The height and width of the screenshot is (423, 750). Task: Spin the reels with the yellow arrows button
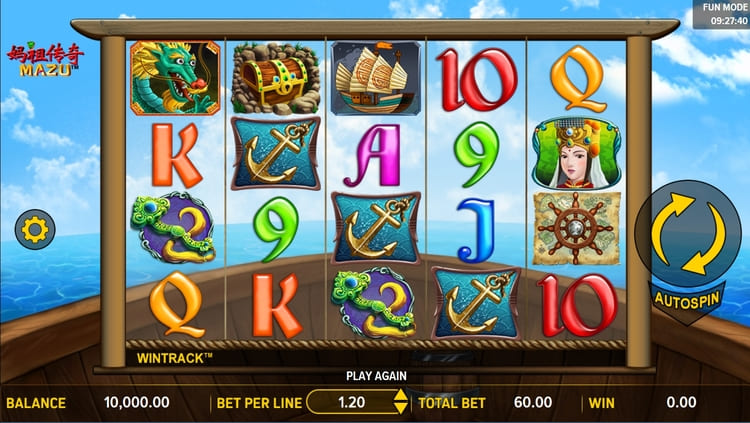click(x=689, y=234)
